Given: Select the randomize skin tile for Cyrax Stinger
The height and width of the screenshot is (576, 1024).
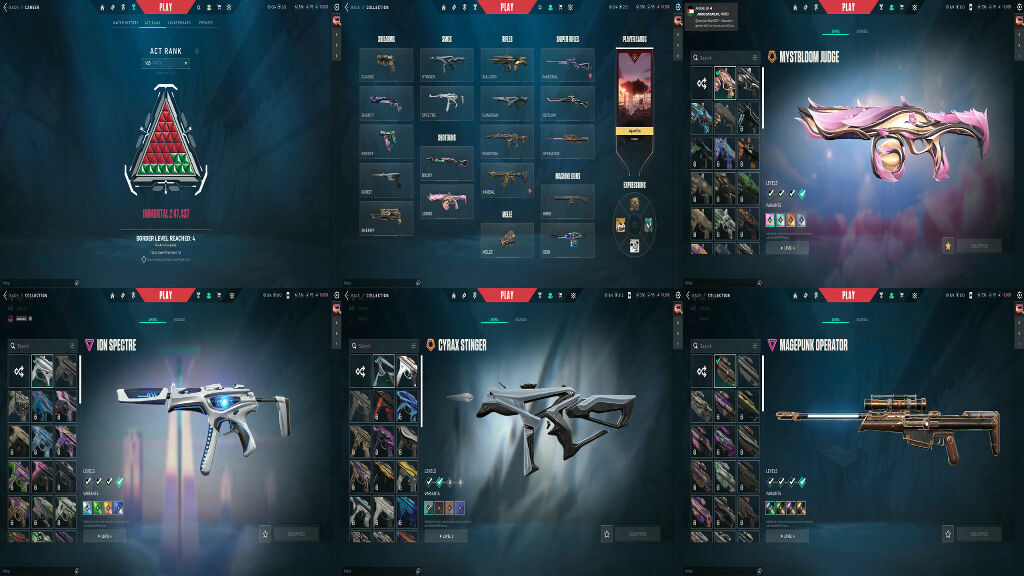Looking at the screenshot, I should [x=360, y=371].
